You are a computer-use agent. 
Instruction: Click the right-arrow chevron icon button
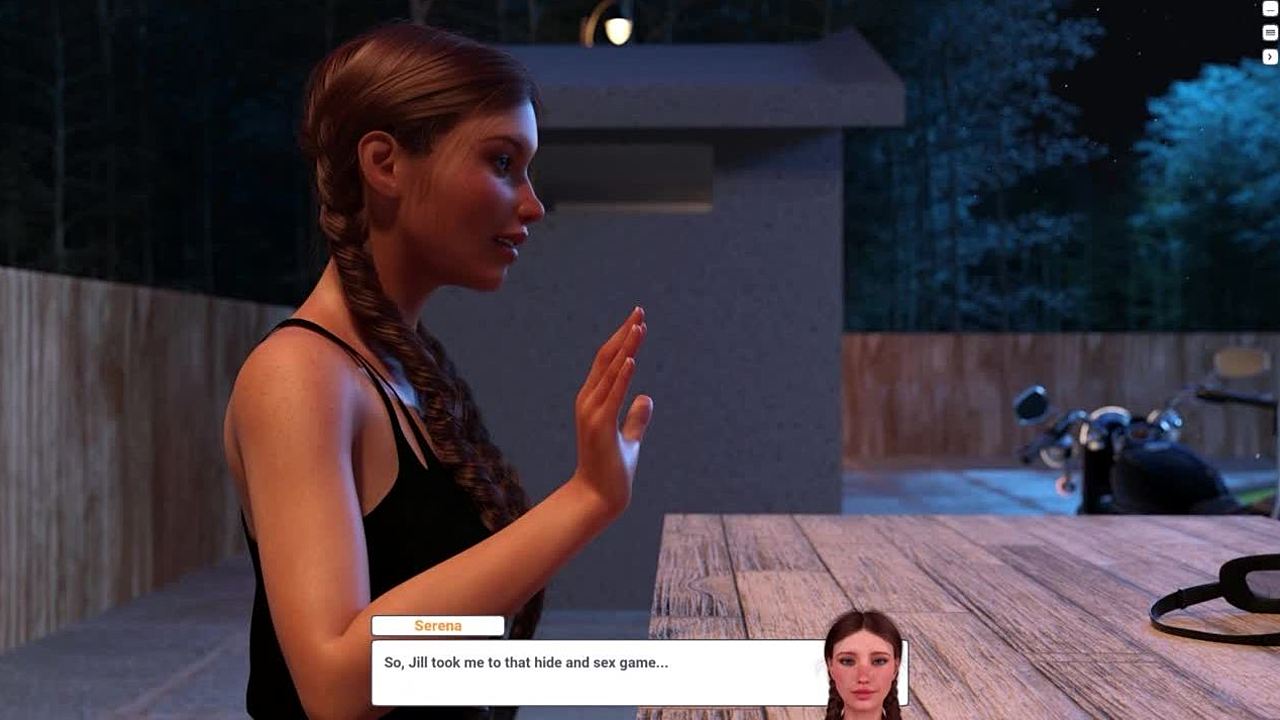pos(1270,57)
